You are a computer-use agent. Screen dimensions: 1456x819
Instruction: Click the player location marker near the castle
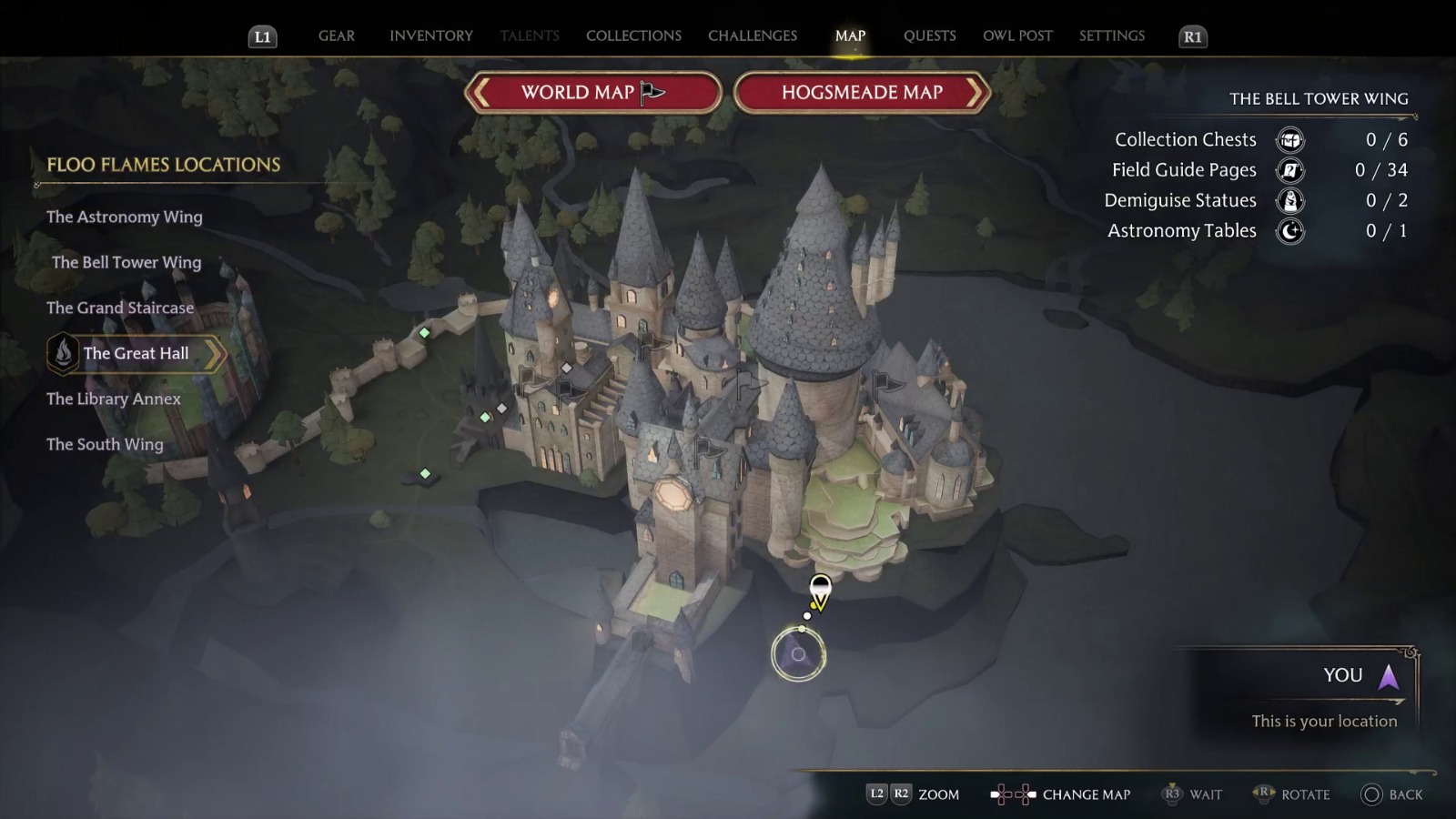818,591
